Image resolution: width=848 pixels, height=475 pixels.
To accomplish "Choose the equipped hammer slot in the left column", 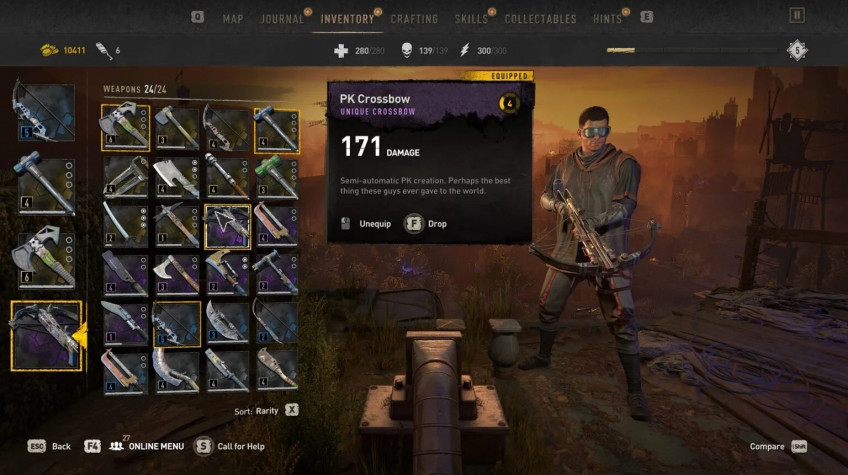I will point(44,184).
